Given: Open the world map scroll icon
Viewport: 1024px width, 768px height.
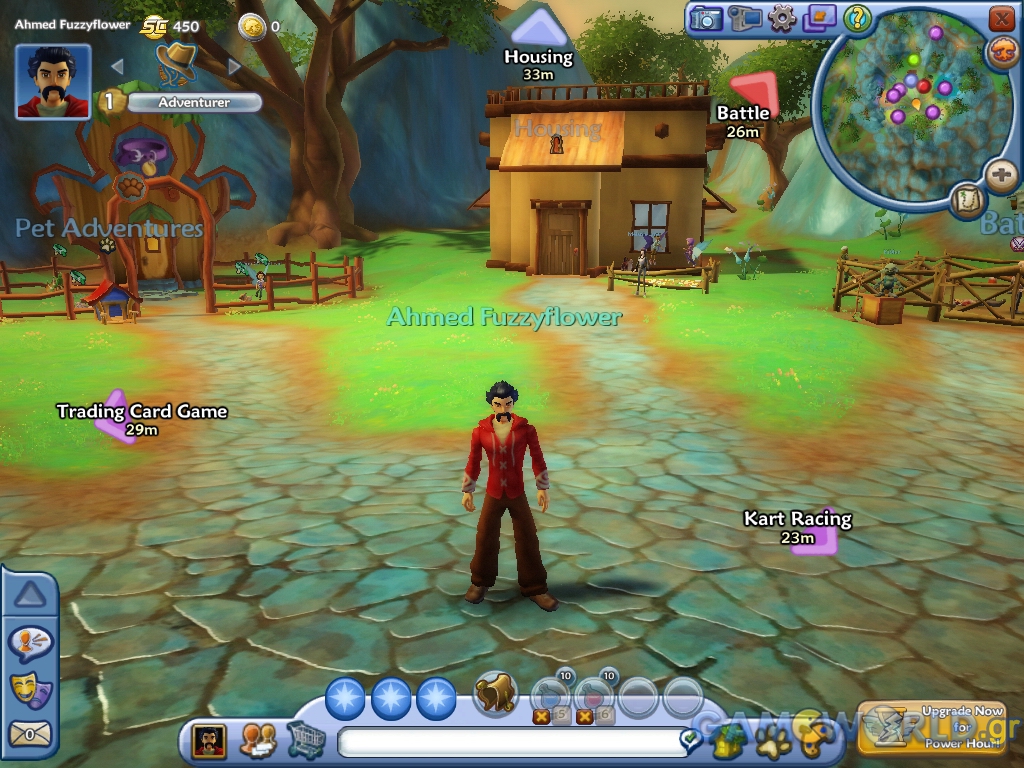Looking at the screenshot, I should (968, 200).
